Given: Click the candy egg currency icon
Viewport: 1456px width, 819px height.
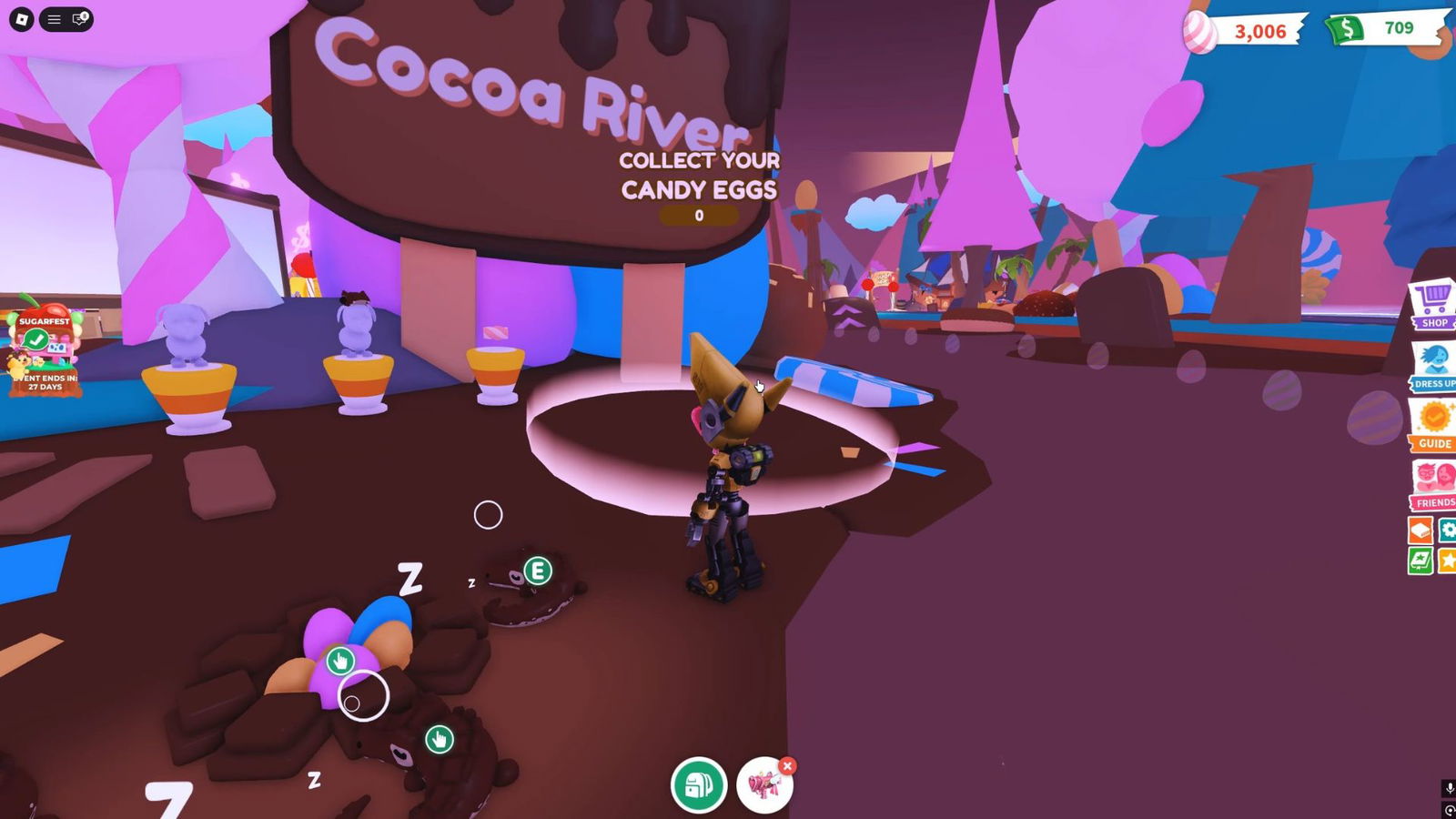Looking at the screenshot, I should [1199, 32].
